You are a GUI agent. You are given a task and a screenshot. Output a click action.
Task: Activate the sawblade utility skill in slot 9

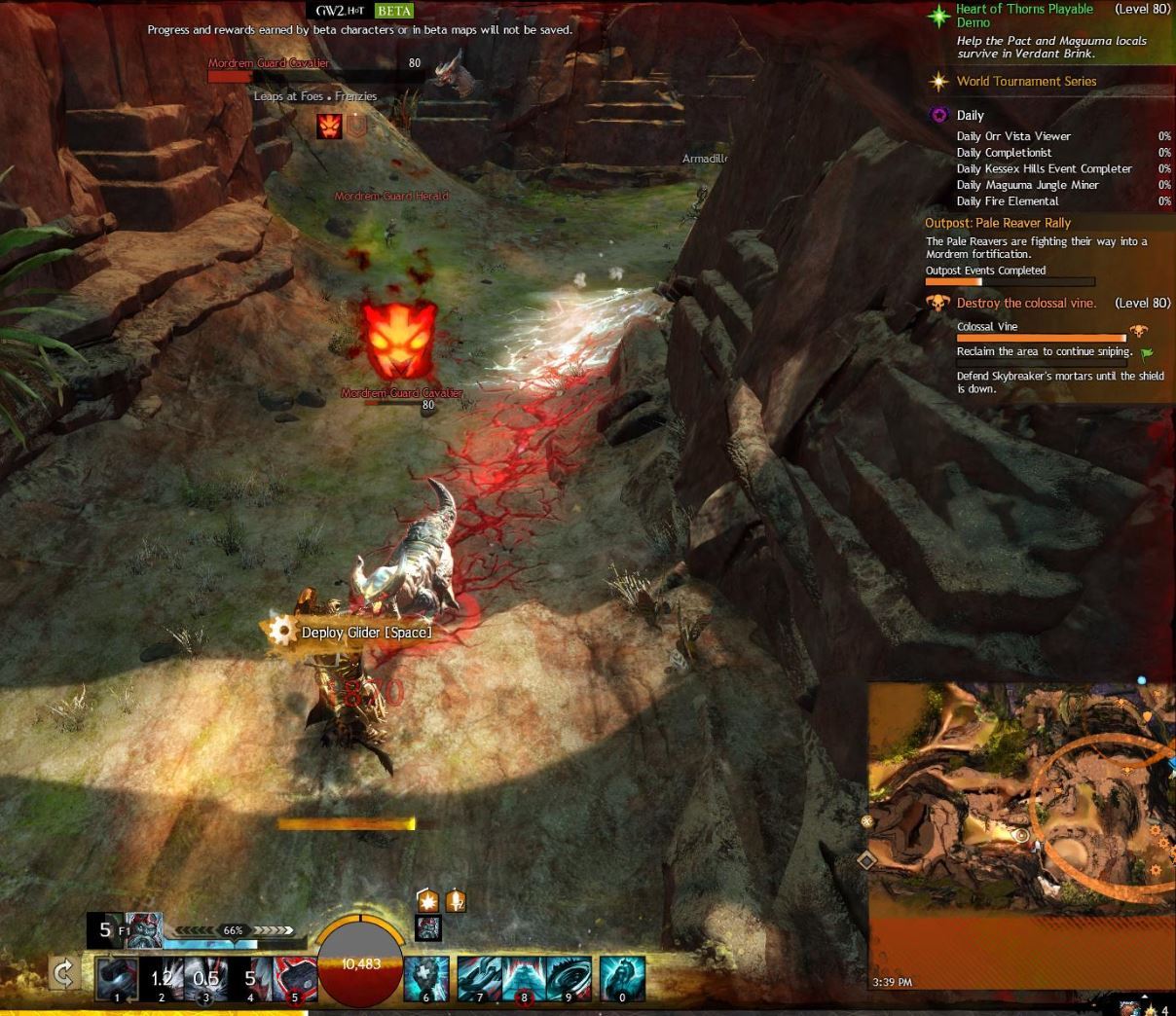coord(569,977)
